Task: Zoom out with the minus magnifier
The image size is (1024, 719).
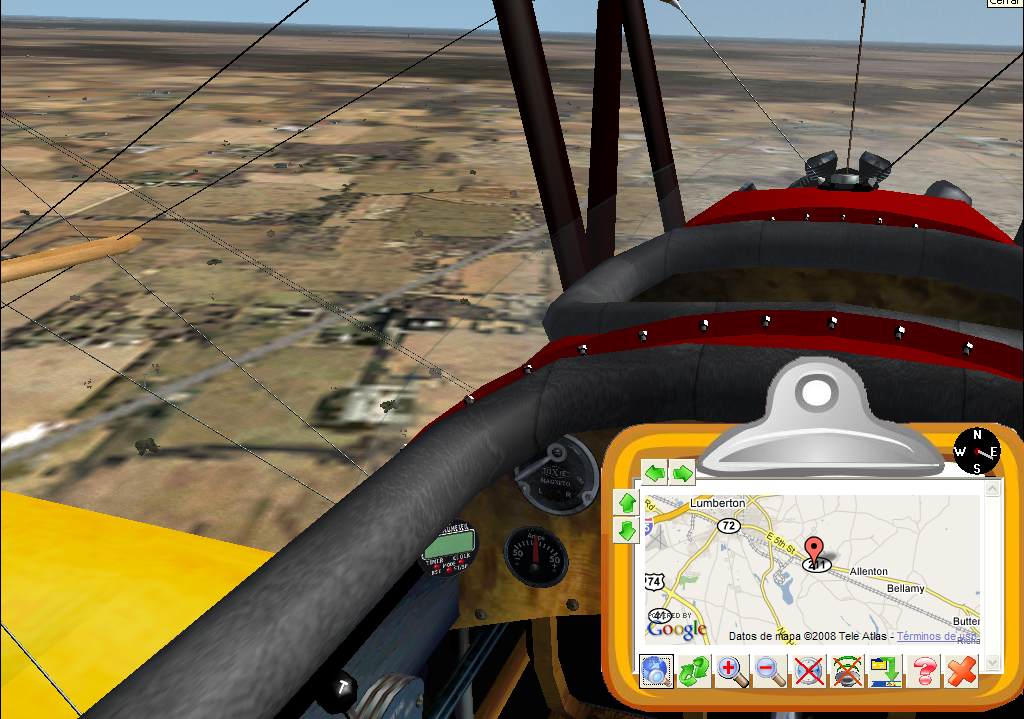Action: [770, 671]
